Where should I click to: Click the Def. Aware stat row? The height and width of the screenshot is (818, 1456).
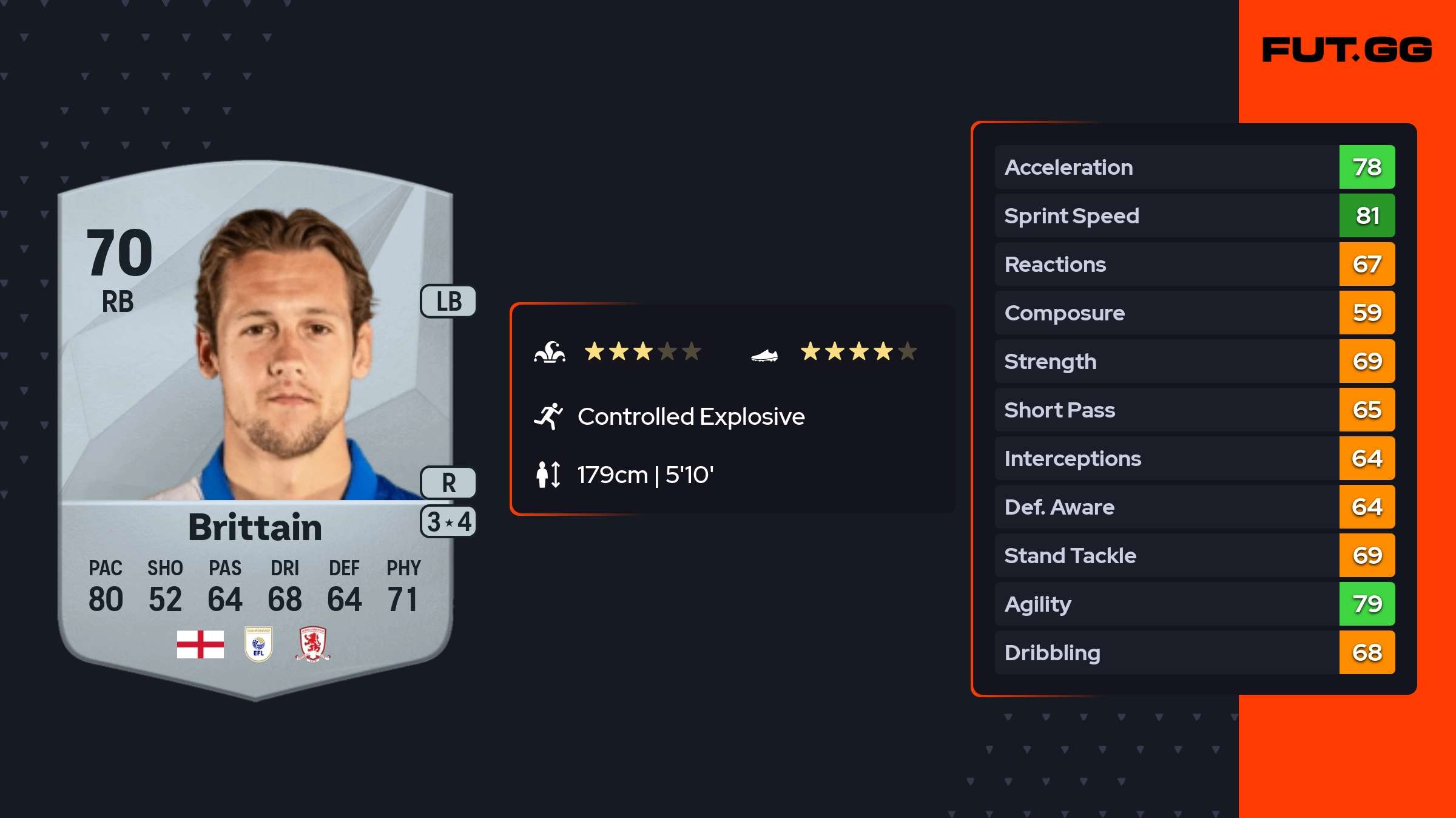tap(1194, 507)
